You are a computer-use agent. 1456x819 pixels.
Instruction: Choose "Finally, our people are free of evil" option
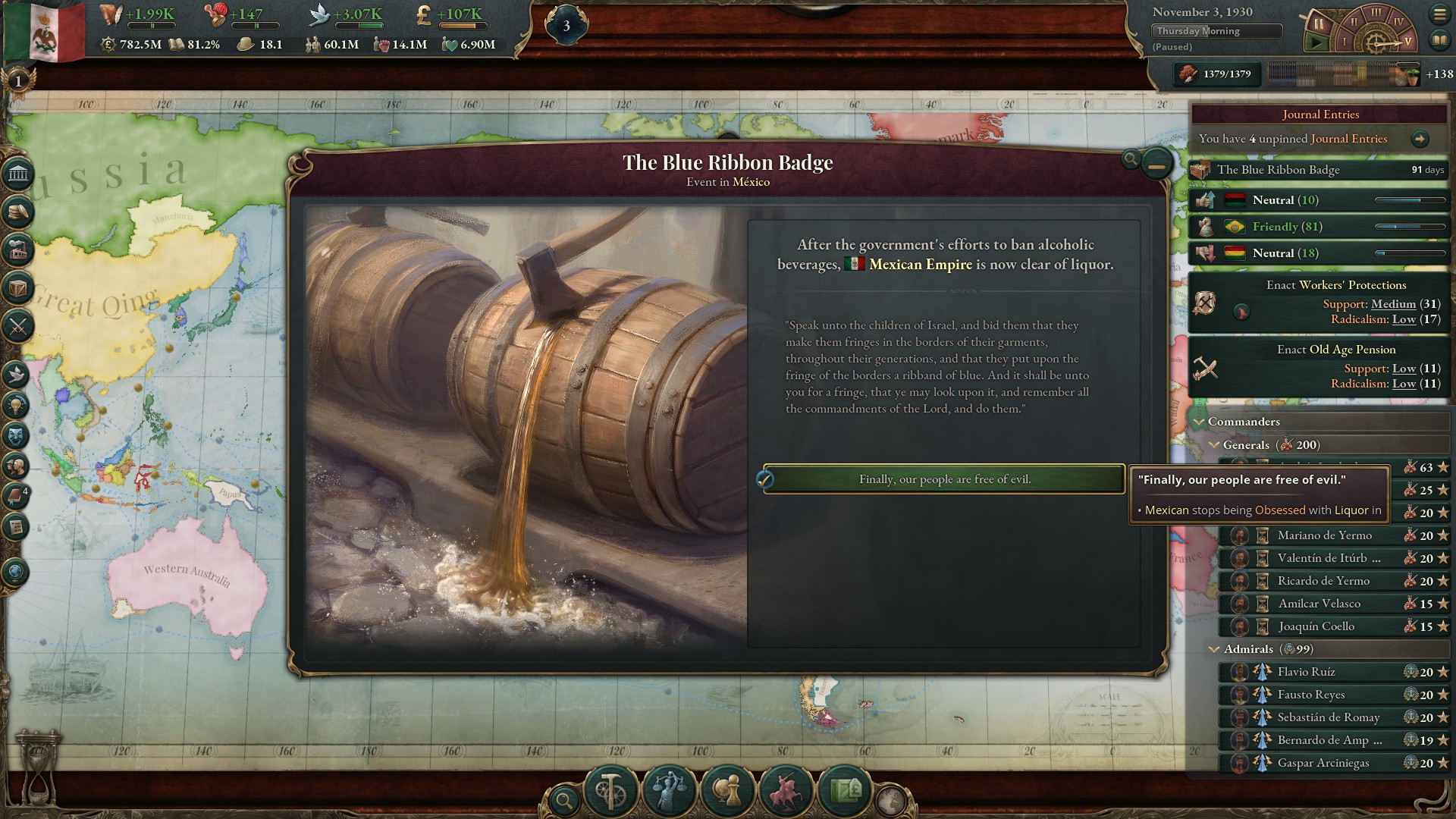point(943,479)
